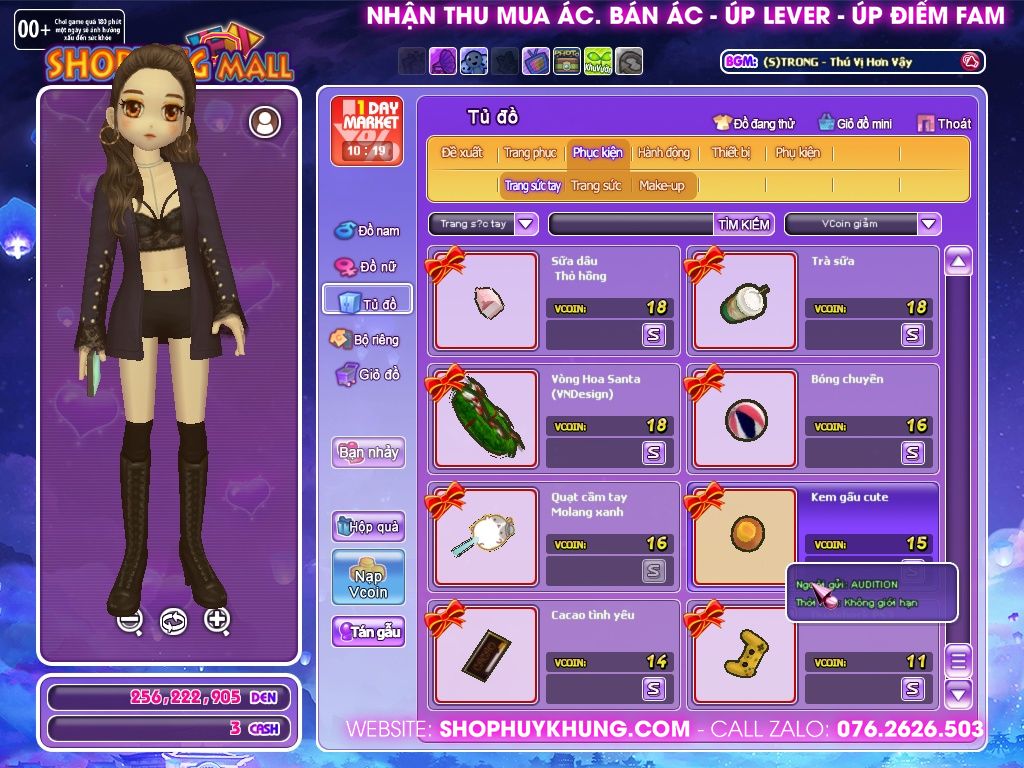Exit the shop with Thoát
Viewport: 1024px width, 768px height.
point(943,124)
